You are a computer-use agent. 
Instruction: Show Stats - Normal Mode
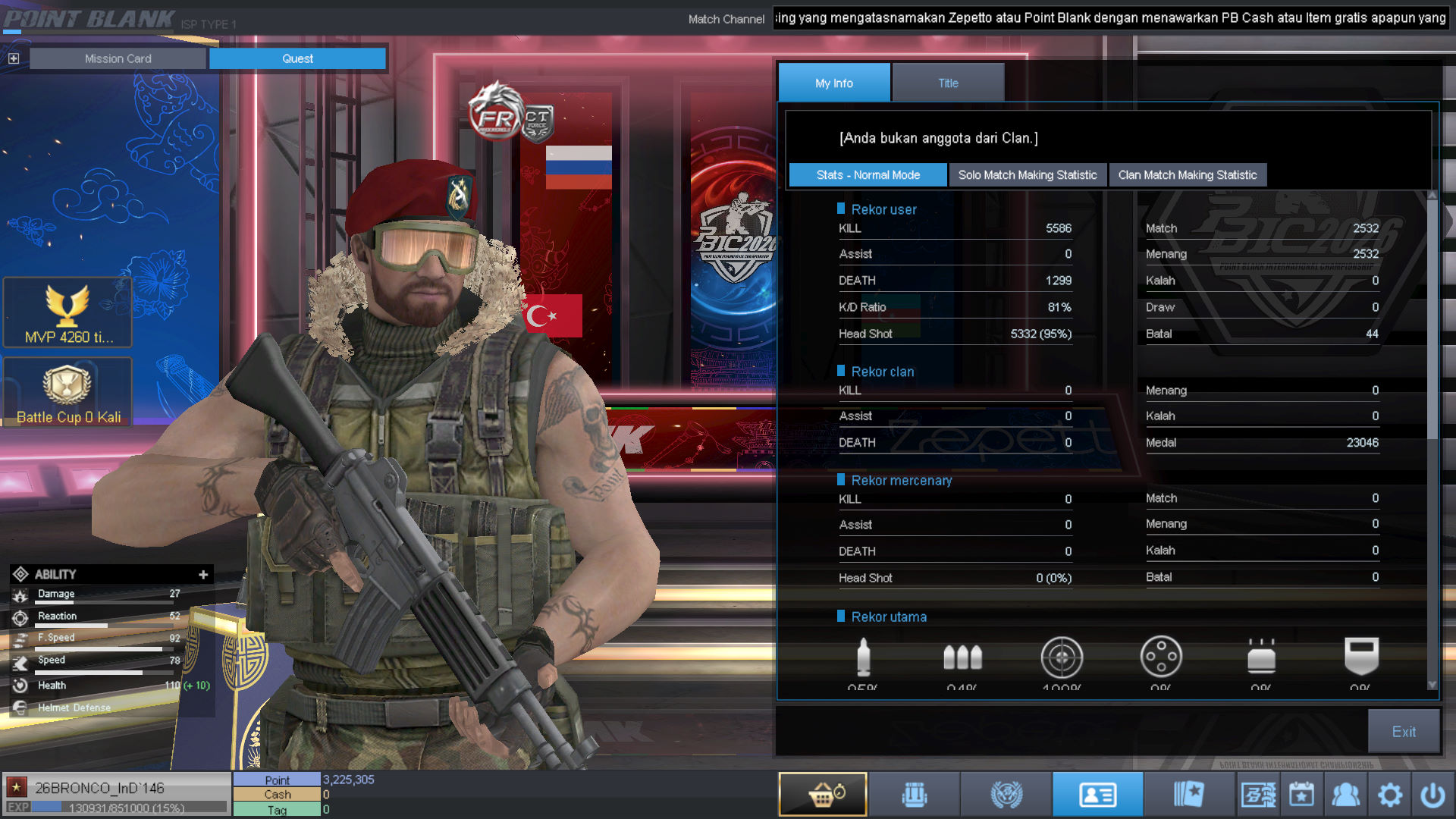(x=868, y=175)
